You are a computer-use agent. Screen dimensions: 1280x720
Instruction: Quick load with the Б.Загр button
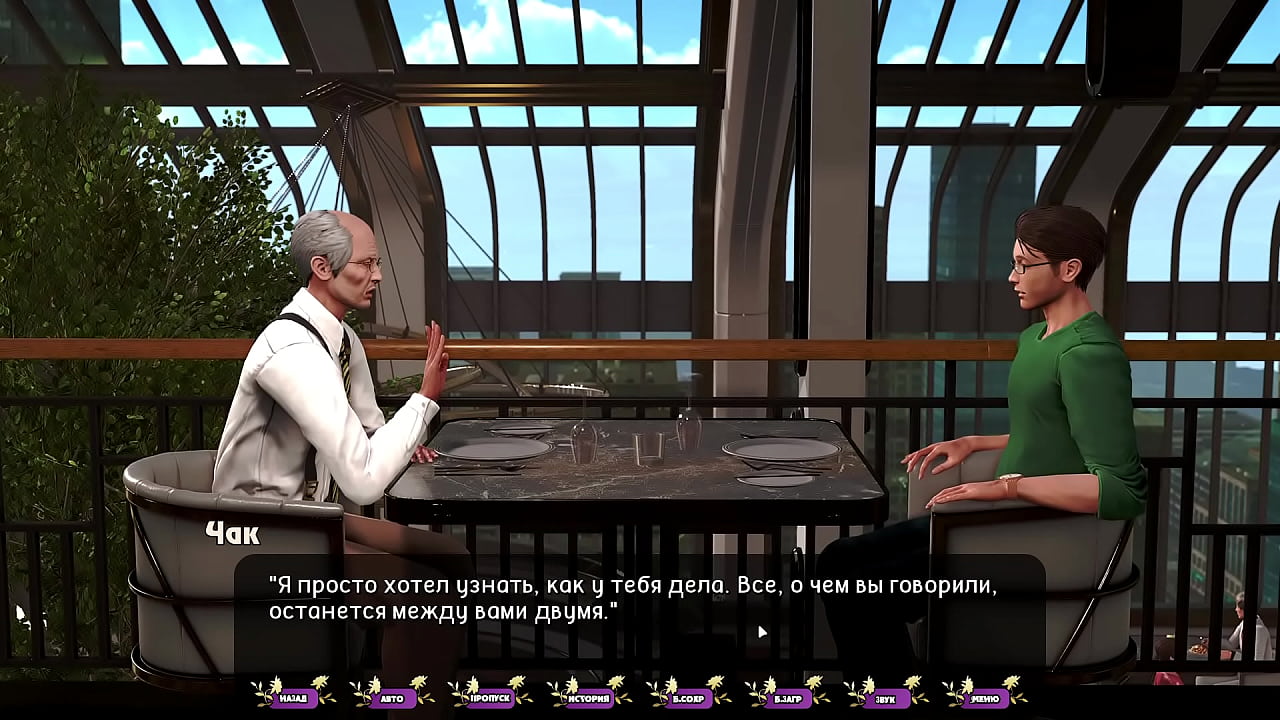pos(787,698)
